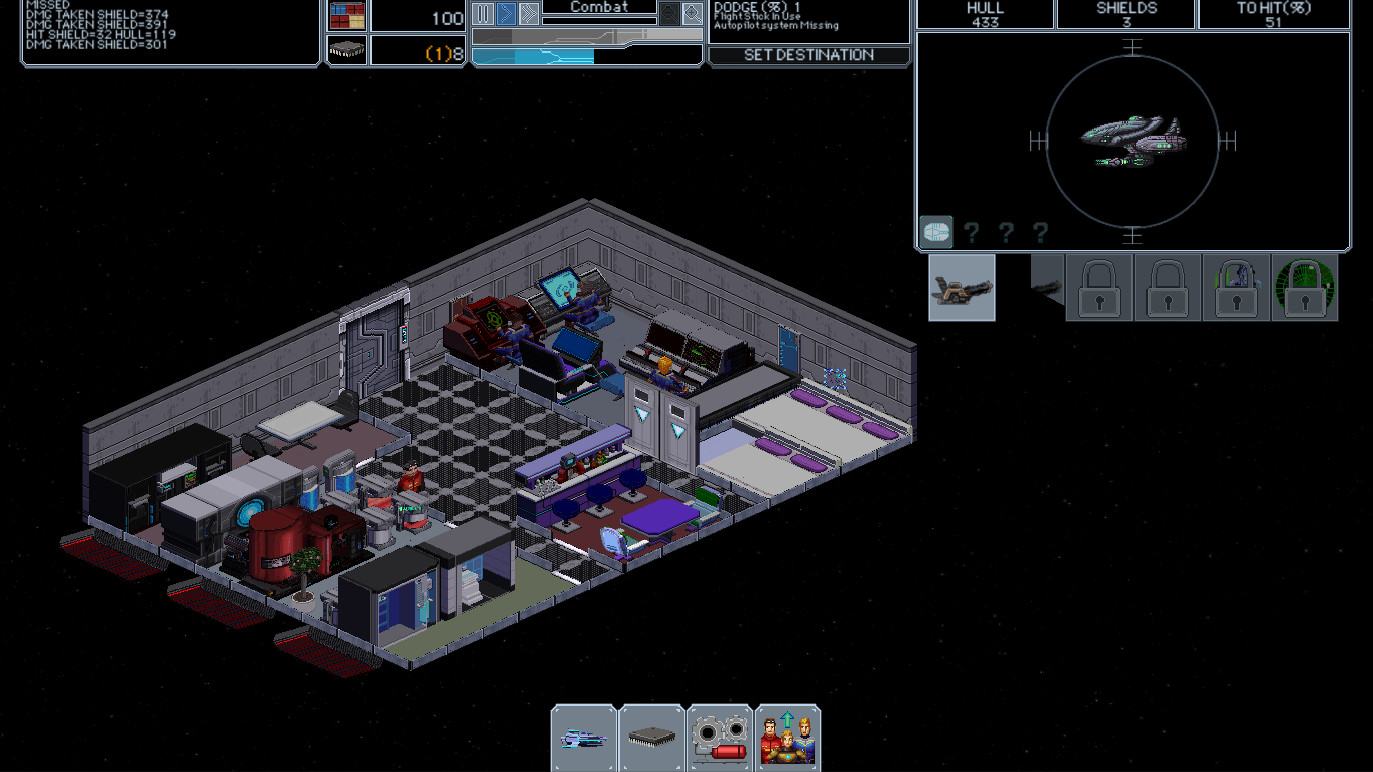
Task: Click the microchip resource icon near top
Action: [347, 51]
